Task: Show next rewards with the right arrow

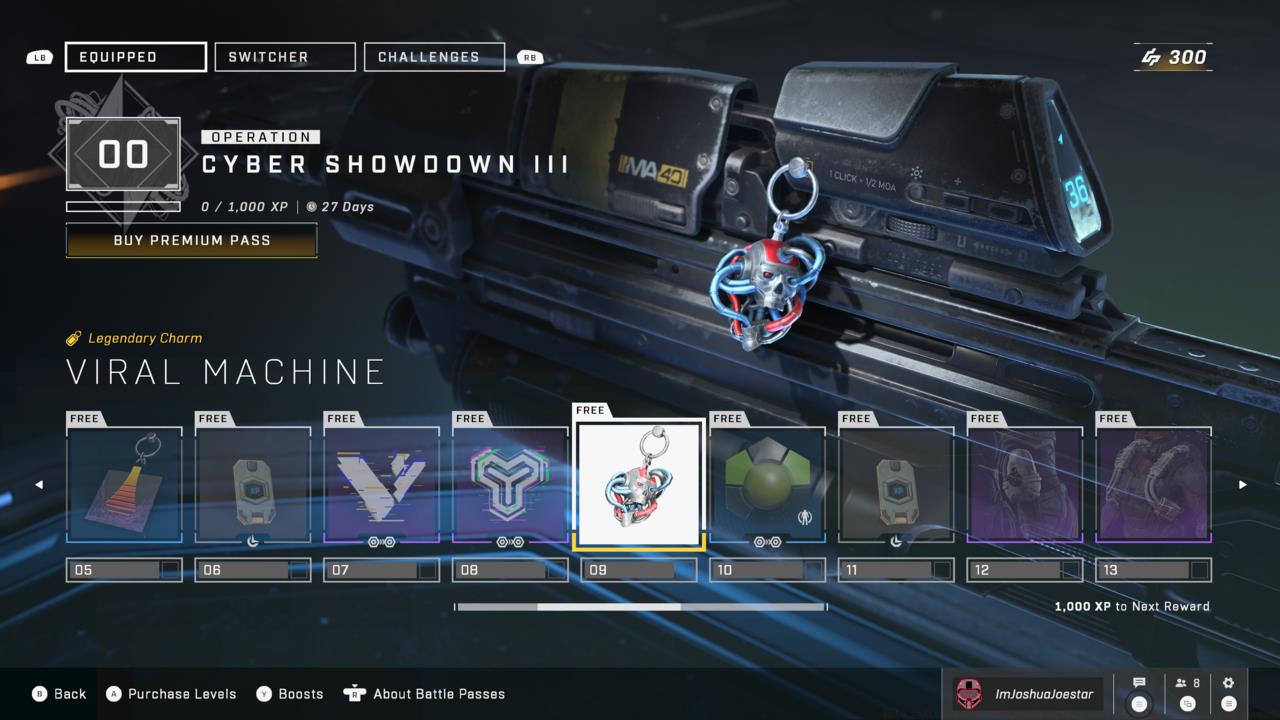Action: click(x=1243, y=485)
